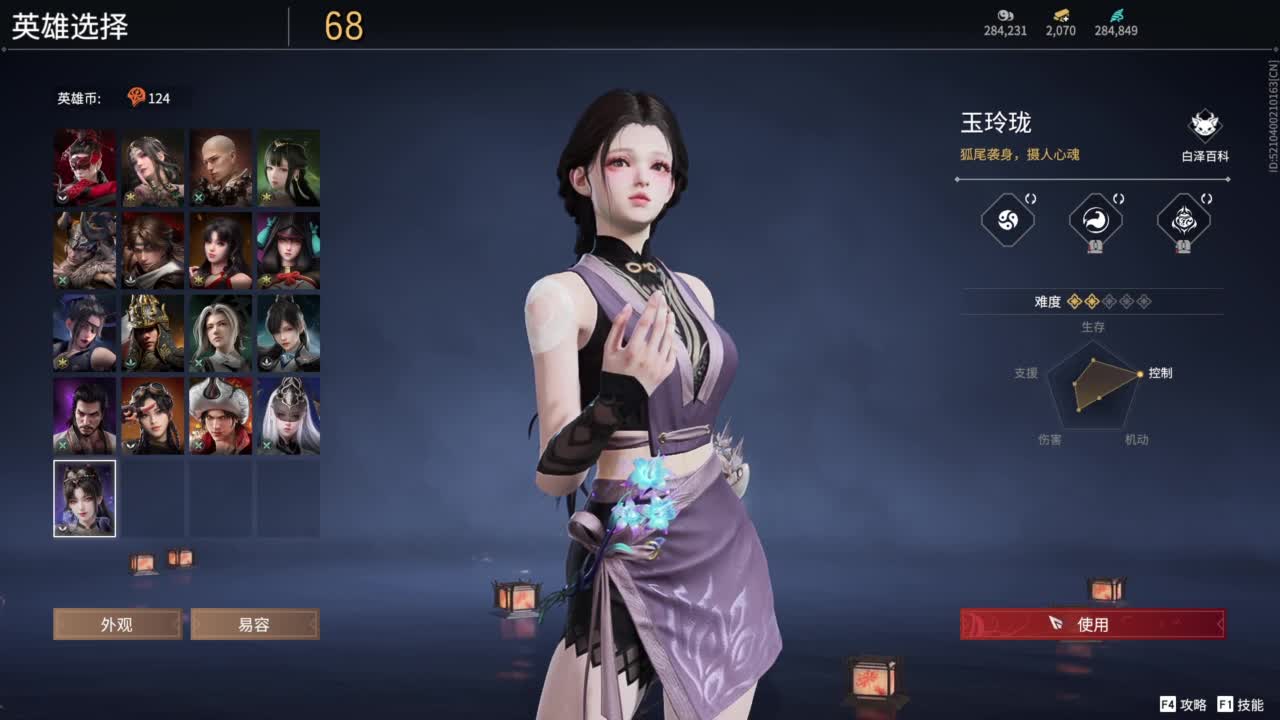Click the gold ingot currency icon
1280x720 pixels.
tap(1059, 16)
